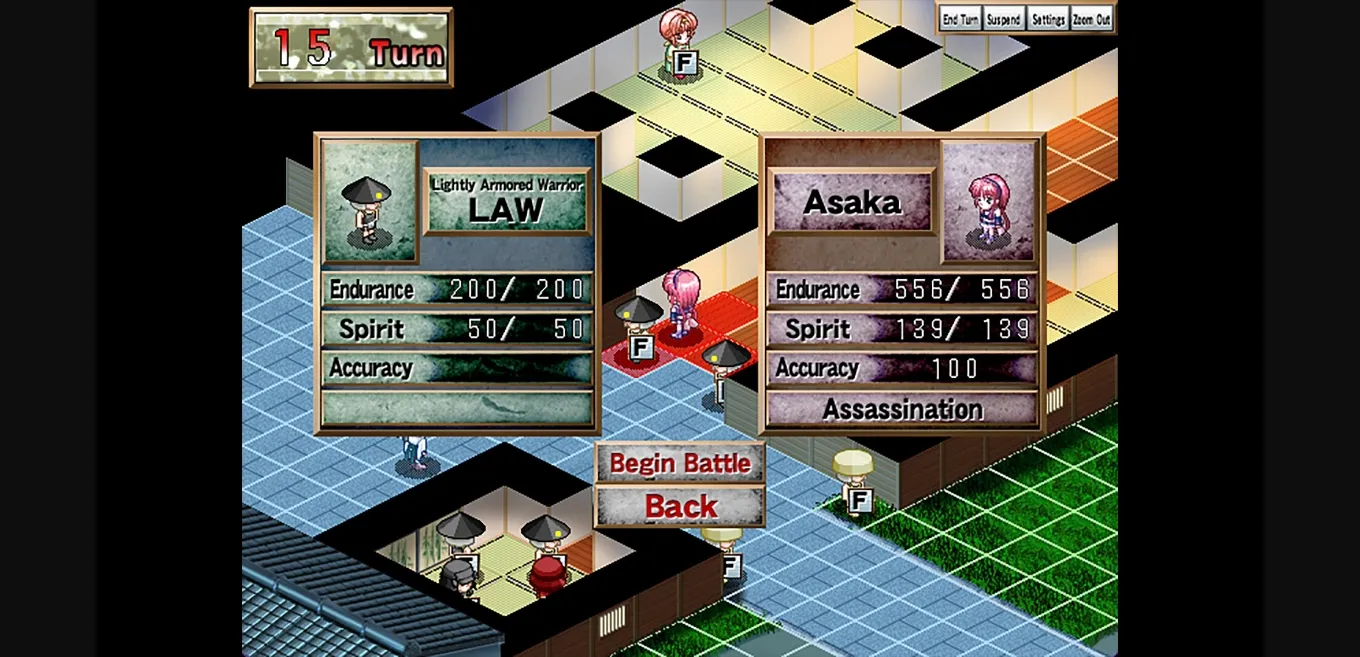End the current turn
The image size is (1360, 657).
960,19
